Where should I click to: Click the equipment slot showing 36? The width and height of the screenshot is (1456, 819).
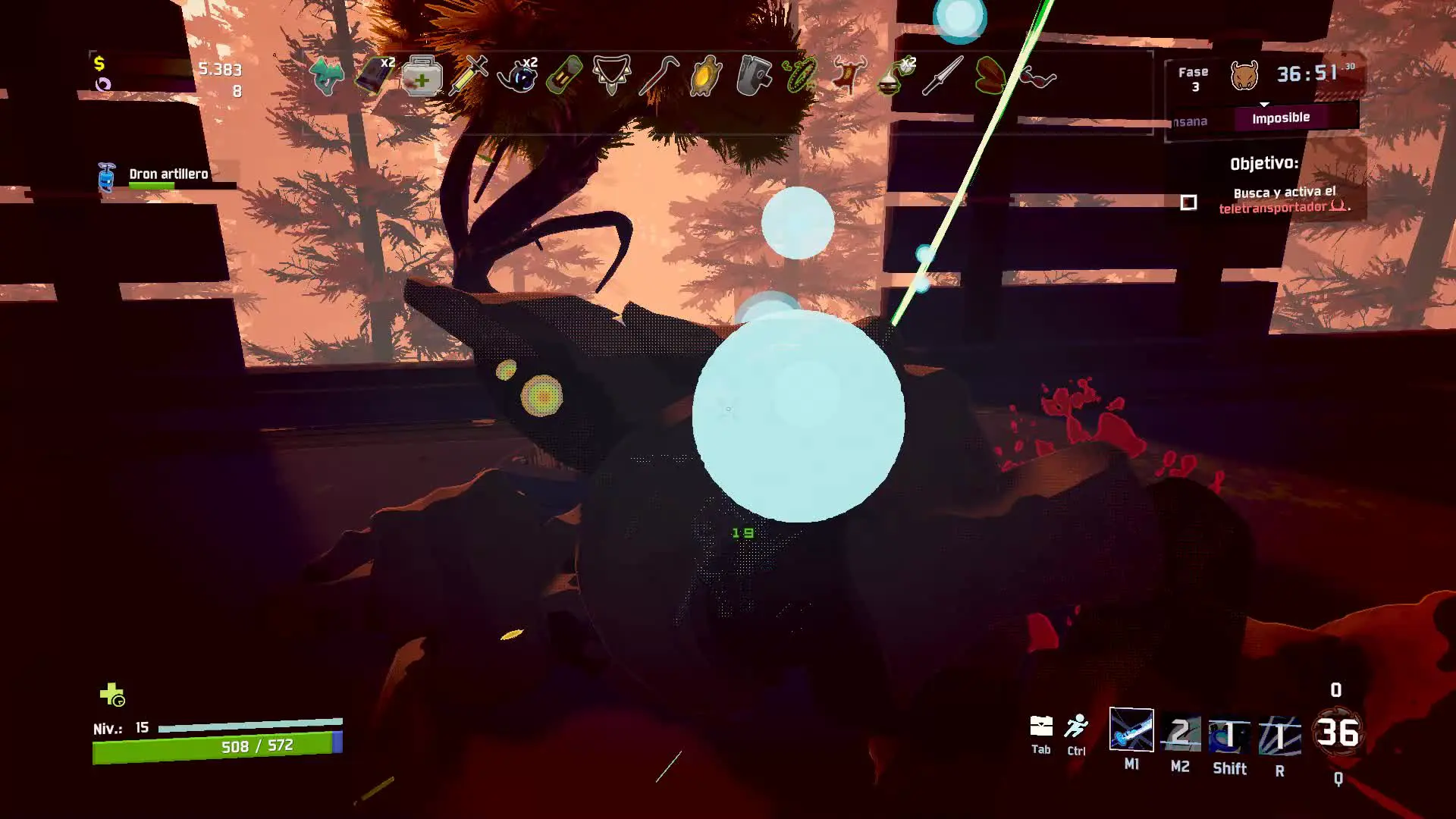coord(1338,733)
